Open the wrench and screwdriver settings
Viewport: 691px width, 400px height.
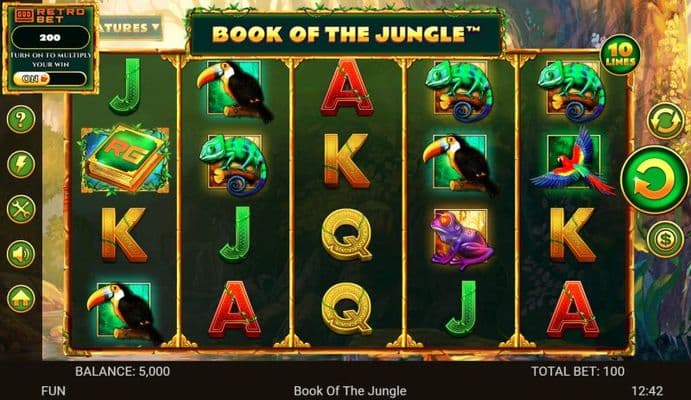pos(21,209)
